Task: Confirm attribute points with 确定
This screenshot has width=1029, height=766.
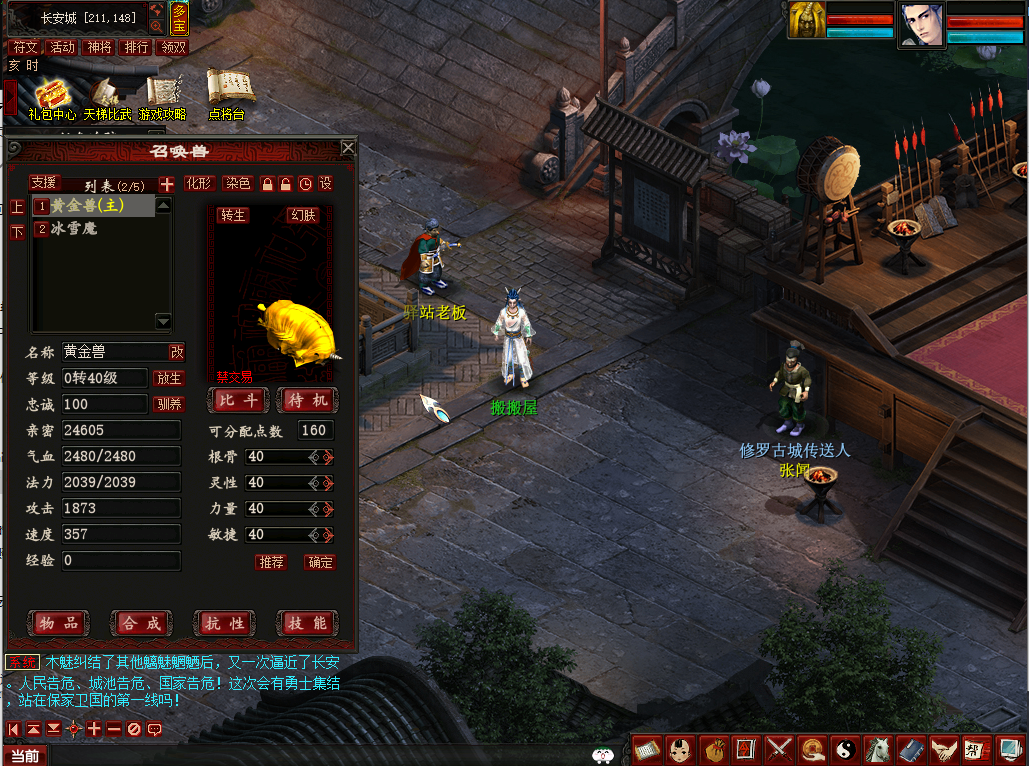Action: pyautogui.click(x=320, y=562)
